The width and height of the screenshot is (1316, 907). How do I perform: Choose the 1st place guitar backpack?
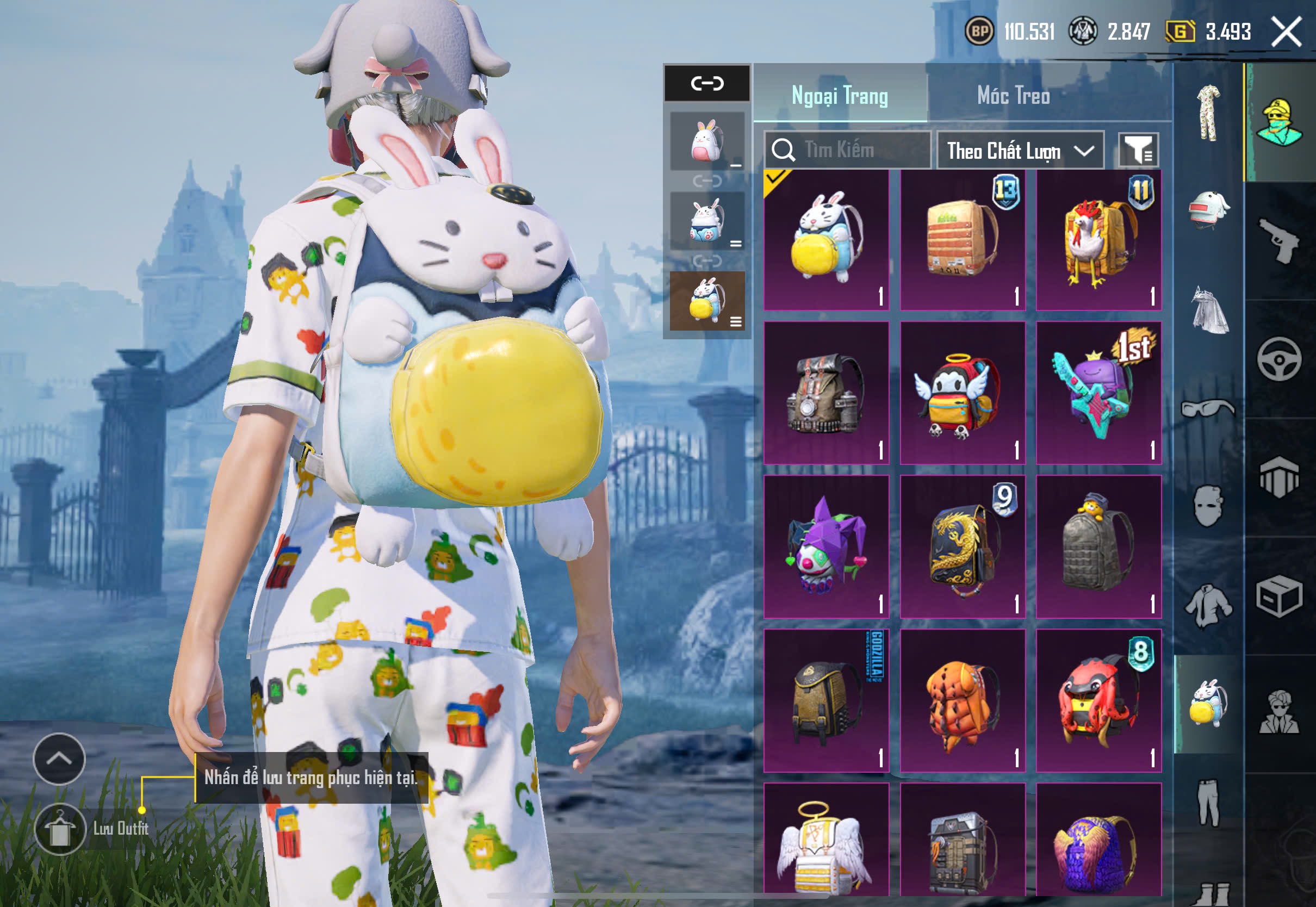(x=1098, y=393)
